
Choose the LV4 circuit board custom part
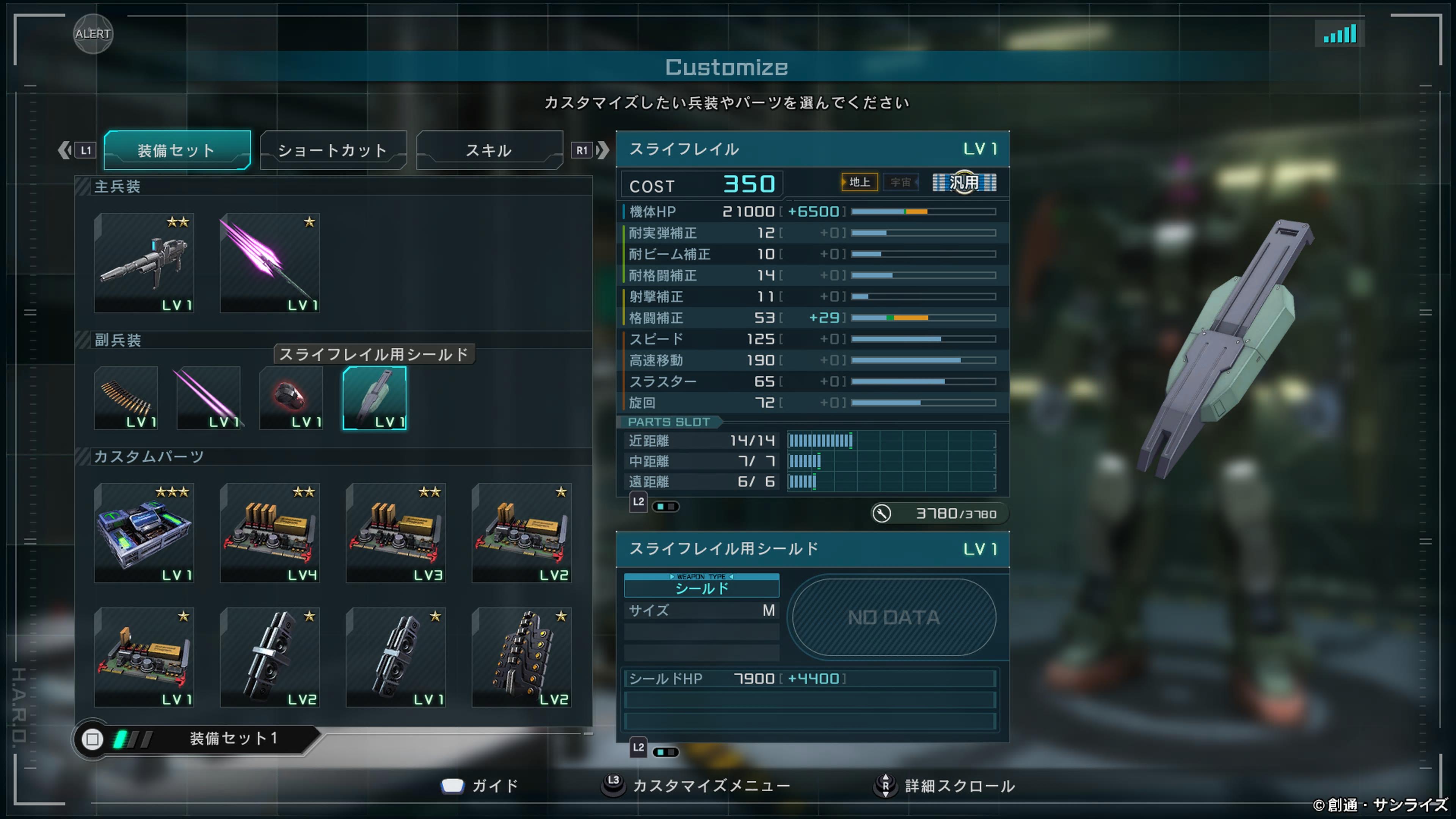coord(270,532)
